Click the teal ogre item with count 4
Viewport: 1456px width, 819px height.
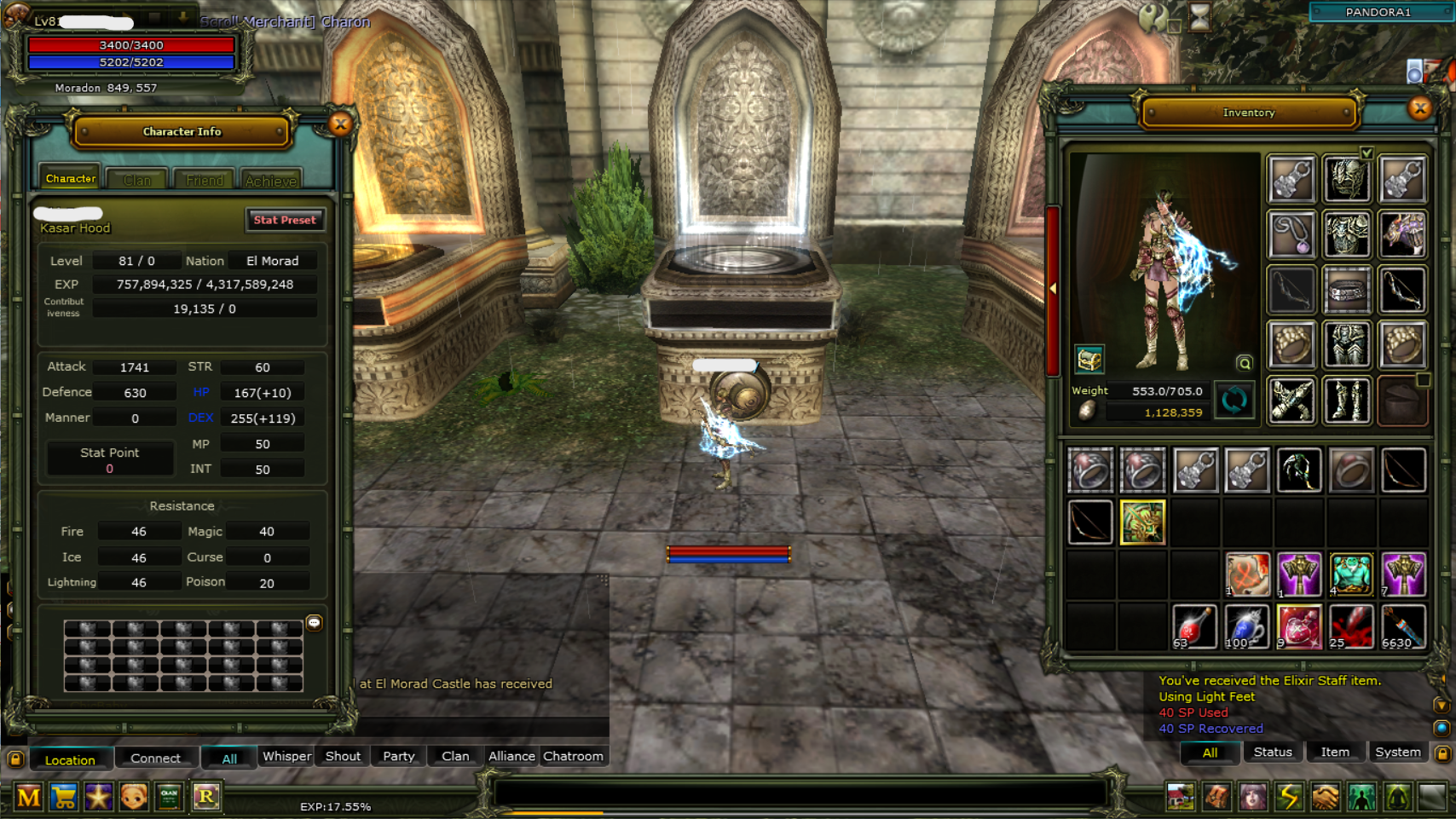pos(1350,574)
